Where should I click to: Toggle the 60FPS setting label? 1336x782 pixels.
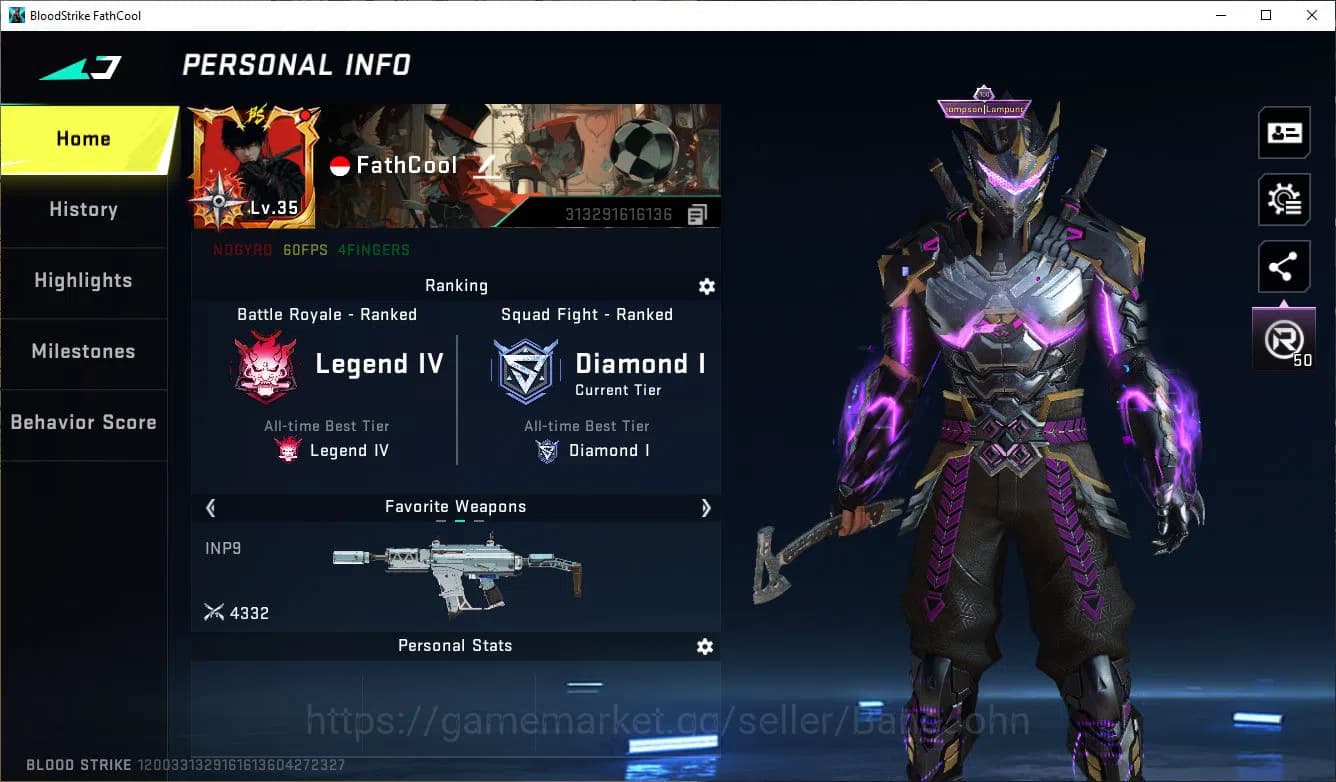pos(305,250)
